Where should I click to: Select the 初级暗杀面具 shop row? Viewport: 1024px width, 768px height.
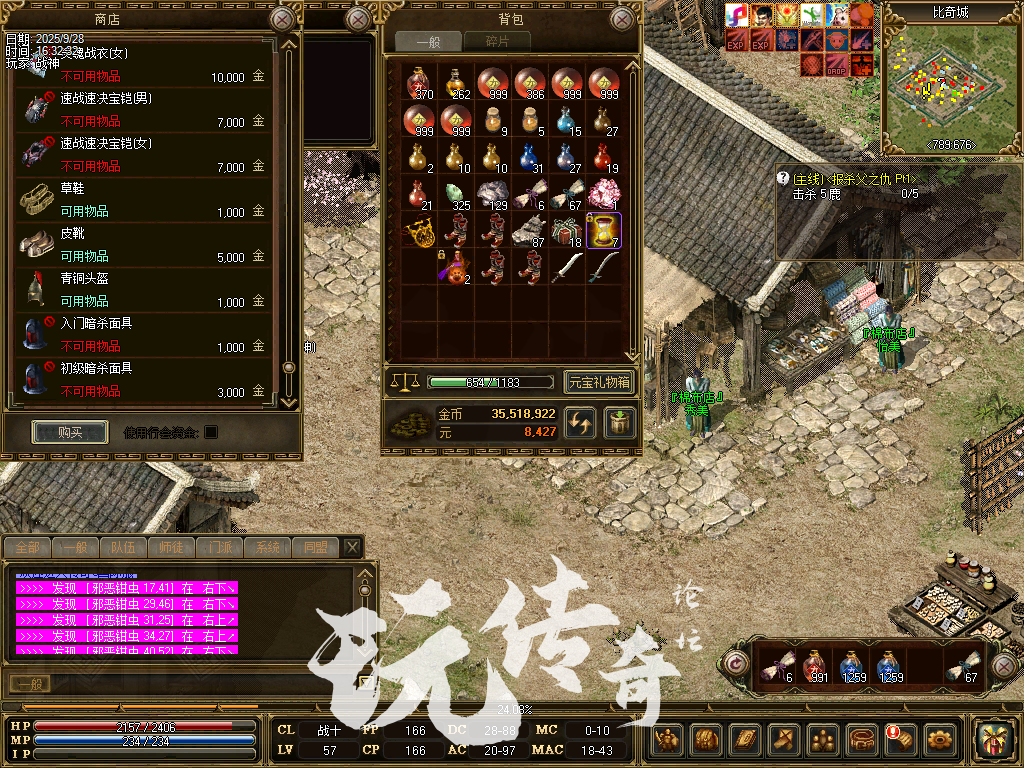140,380
